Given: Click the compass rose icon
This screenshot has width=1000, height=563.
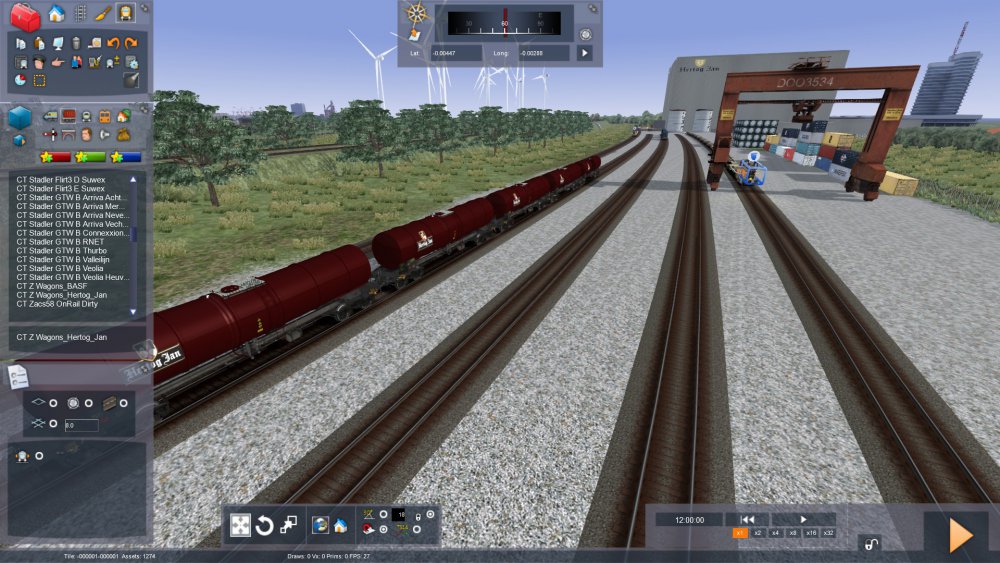Looking at the screenshot, I should [x=417, y=14].
